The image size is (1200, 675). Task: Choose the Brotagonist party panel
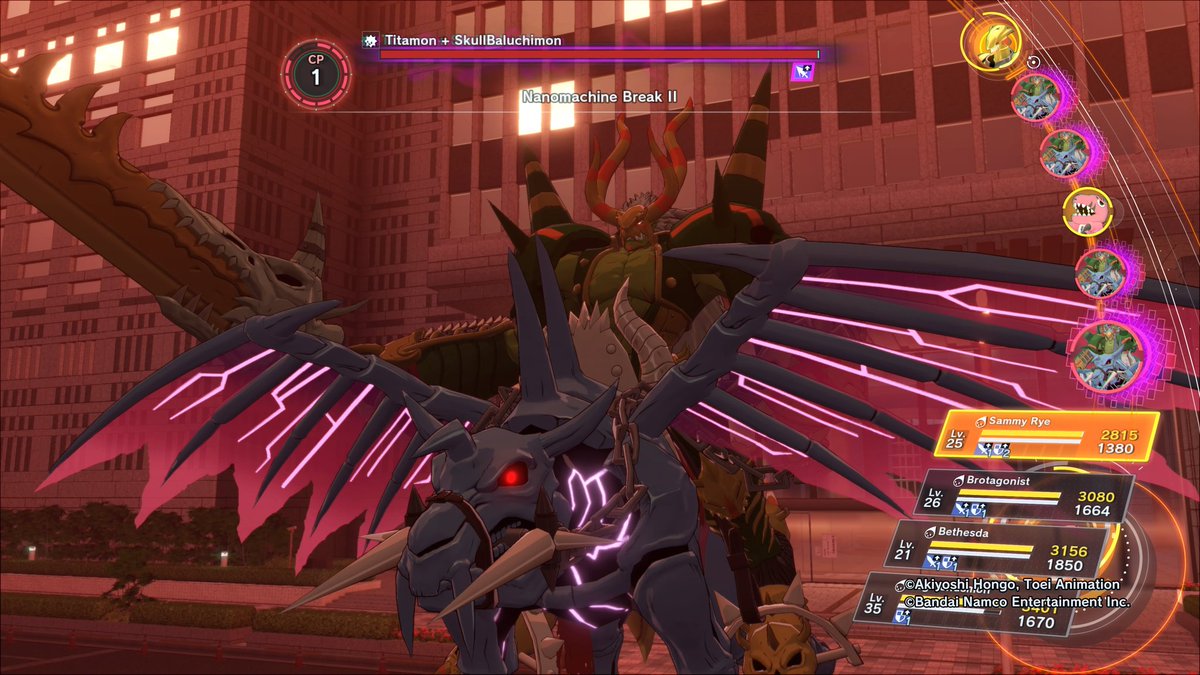click(1025, 497)
